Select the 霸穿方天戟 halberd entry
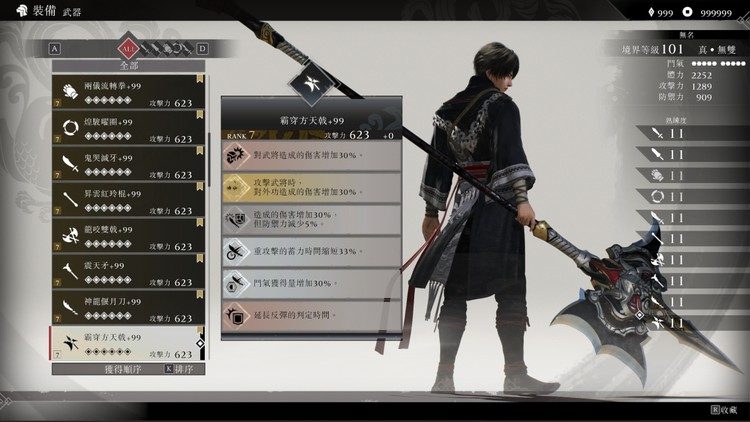The height and width of the screenshot is (422, 750). (128, 345)
